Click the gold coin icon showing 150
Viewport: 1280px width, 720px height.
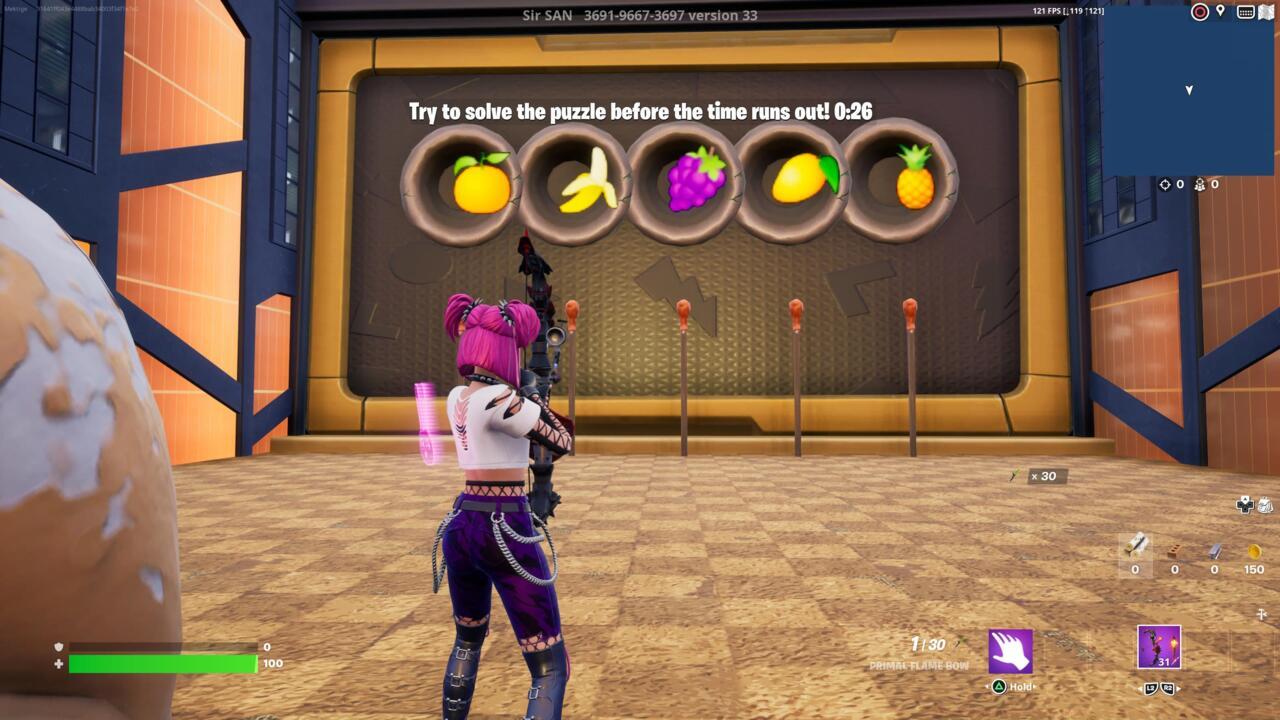[x=1253, y=552]
